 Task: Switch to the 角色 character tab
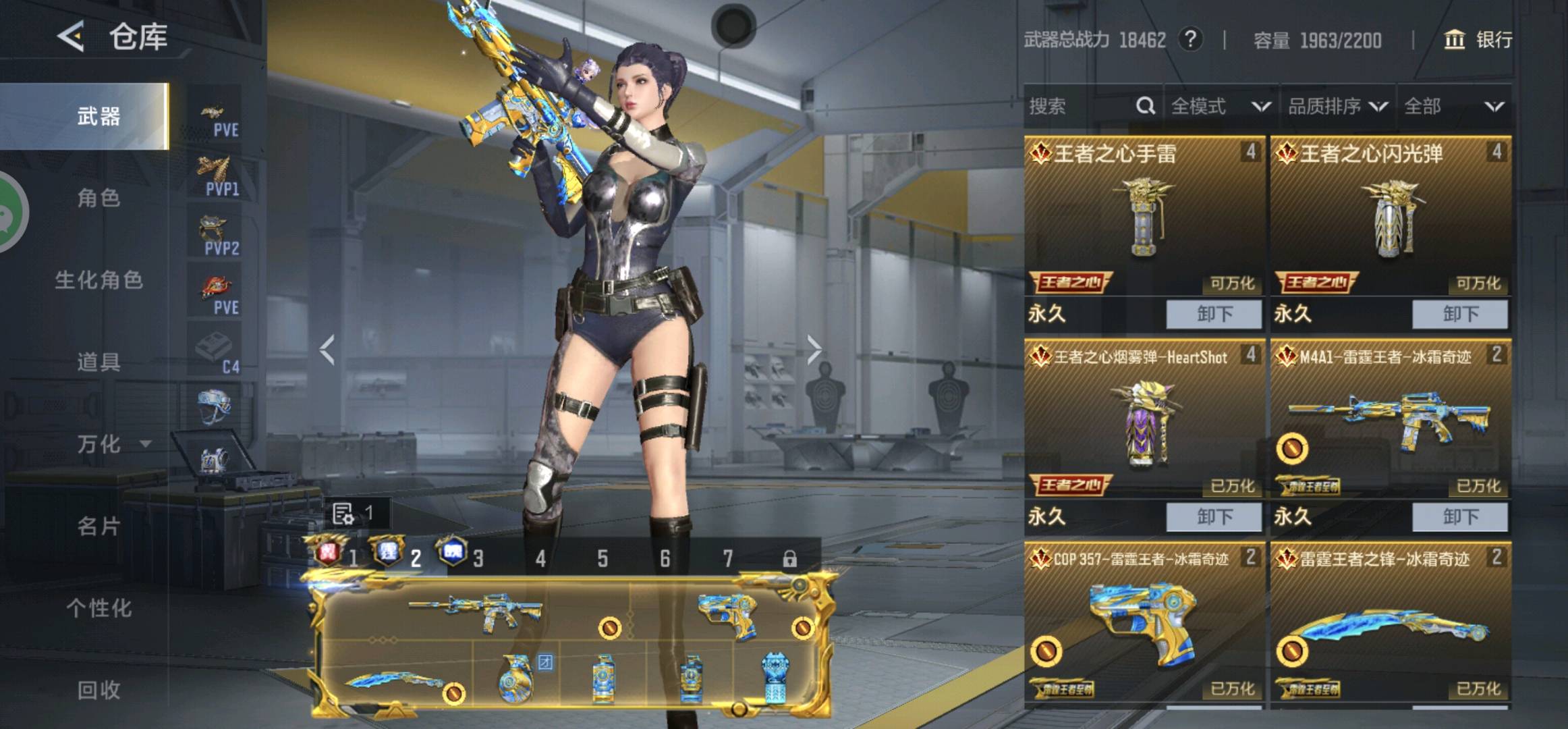click(x=99, y=198)
